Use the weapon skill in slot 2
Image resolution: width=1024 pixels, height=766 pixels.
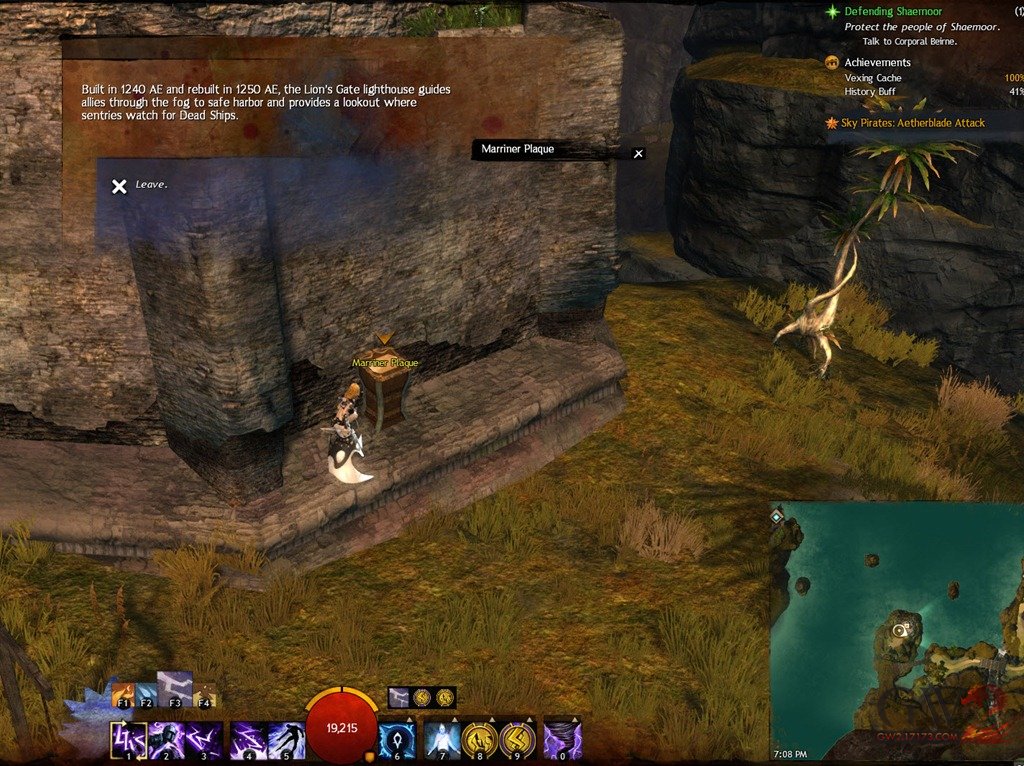[167, 741]
